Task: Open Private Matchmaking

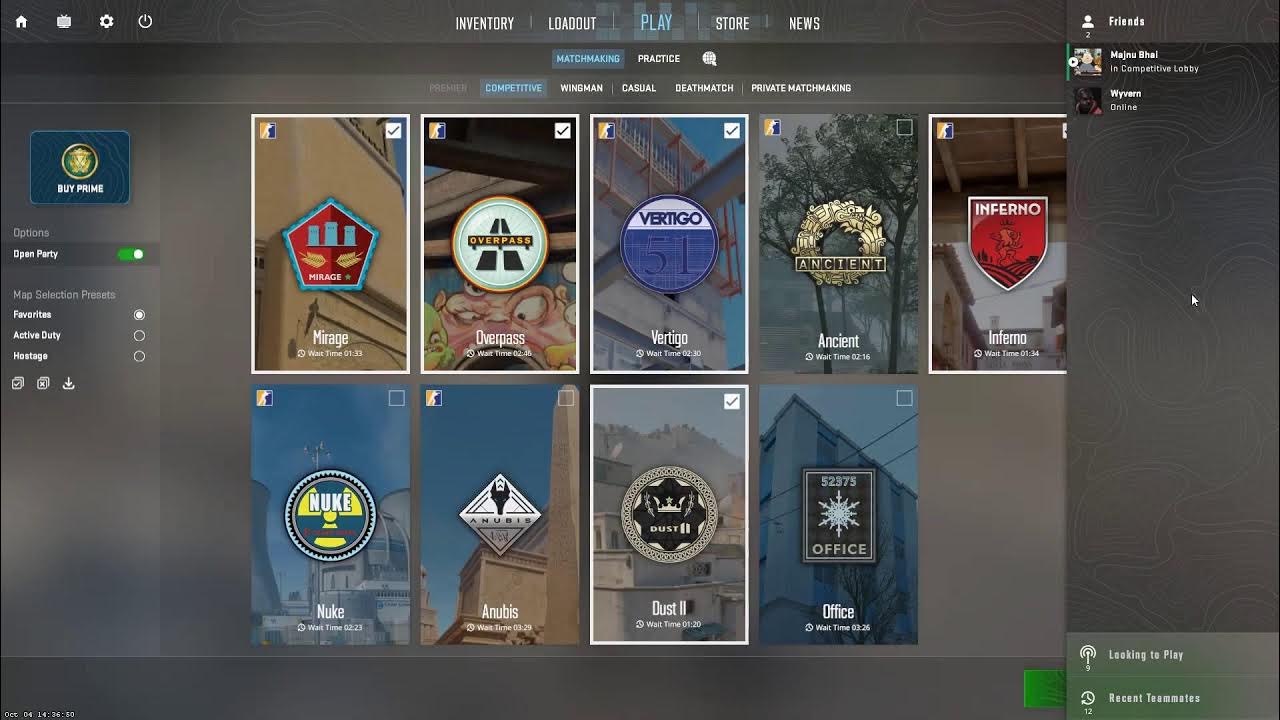Action: (801, 88)
